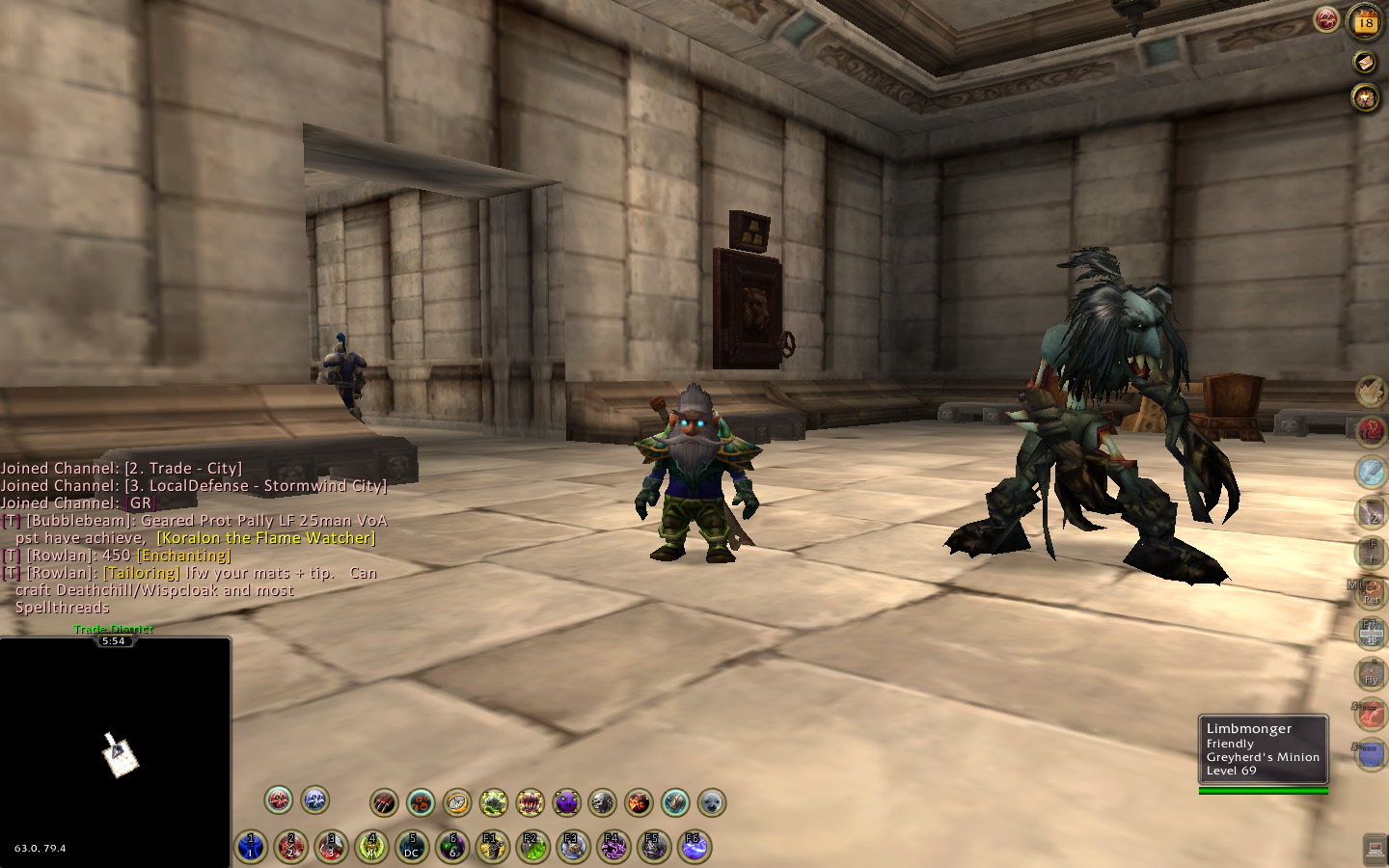Activate the ability on hotkey 1
The height and width of the screenshot is (868, 1389).
(251, 848)
